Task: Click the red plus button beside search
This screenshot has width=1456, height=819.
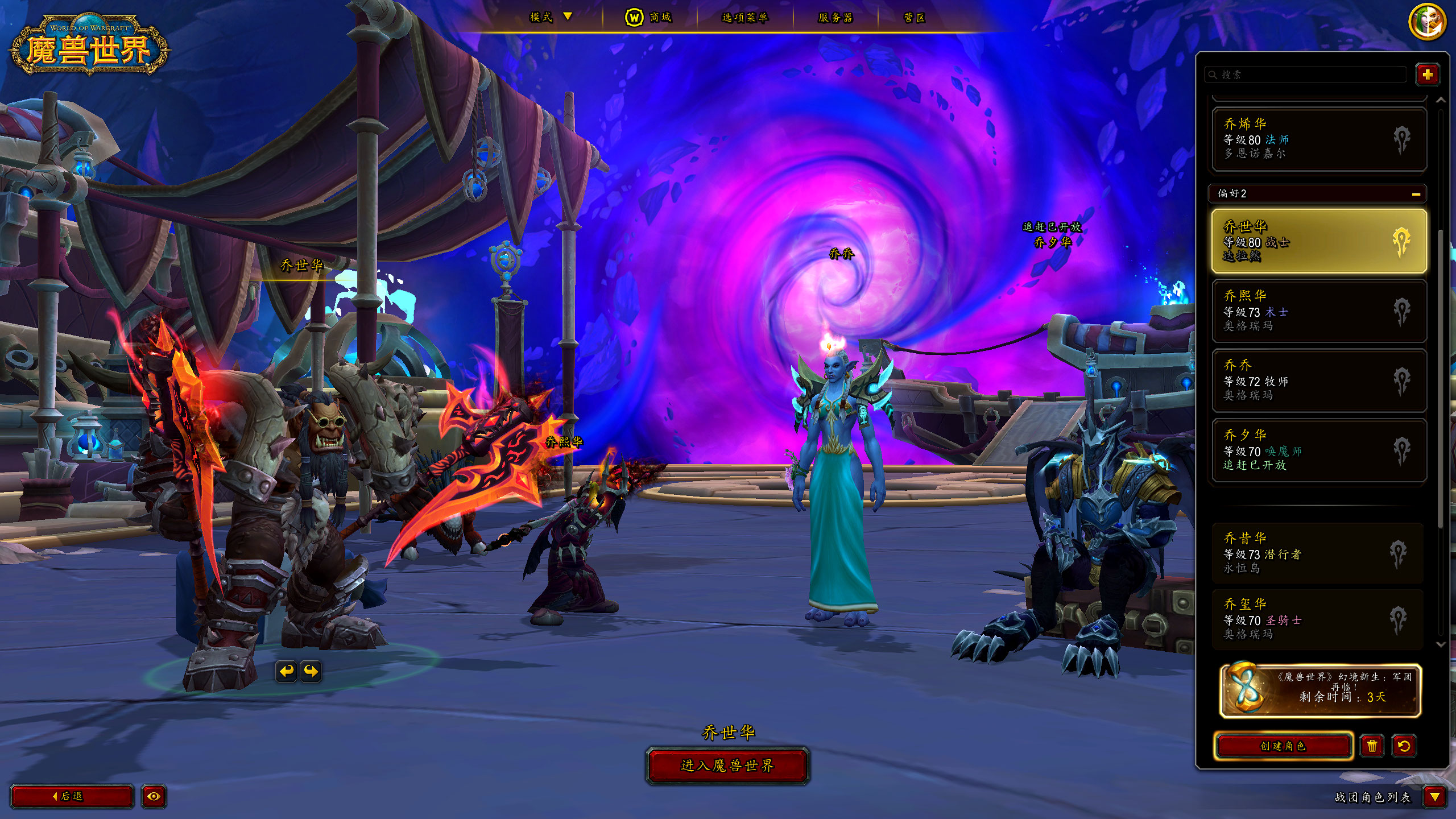Action: 1427,75
